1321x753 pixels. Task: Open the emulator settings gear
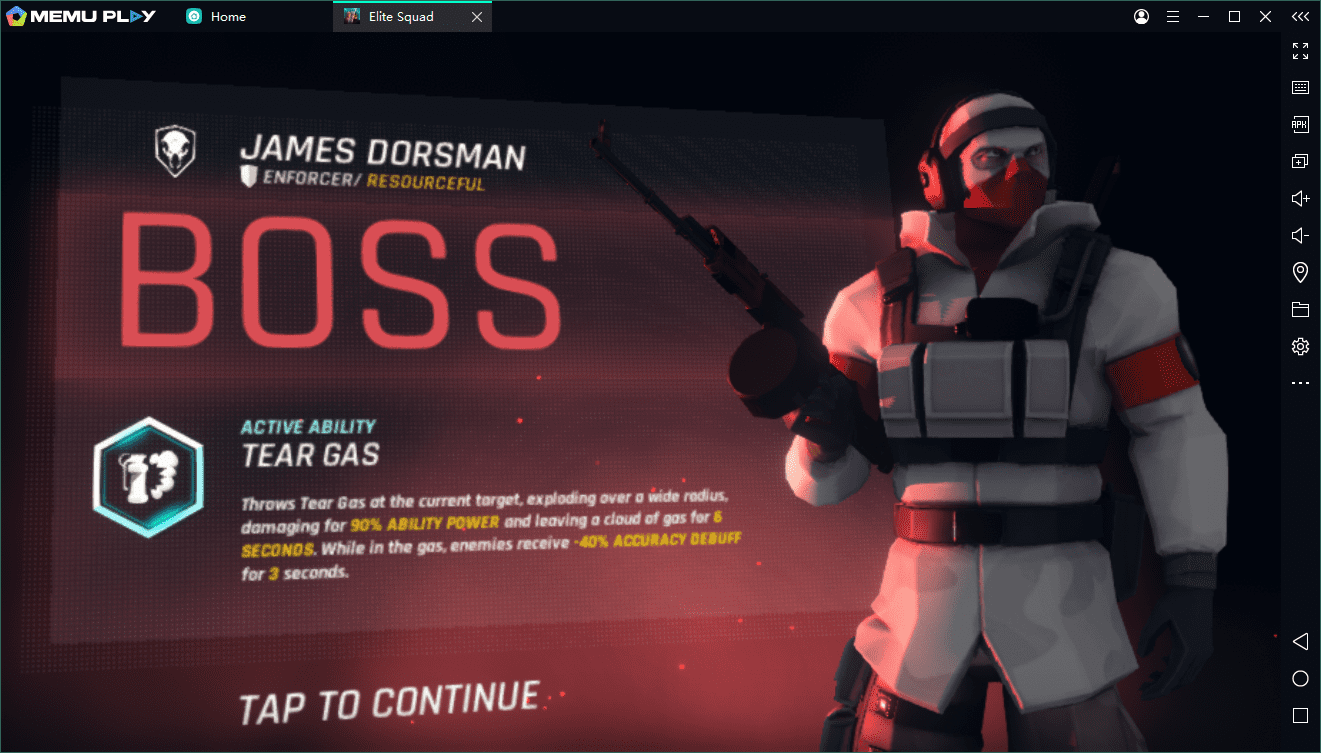click(x=1300, y=347)
